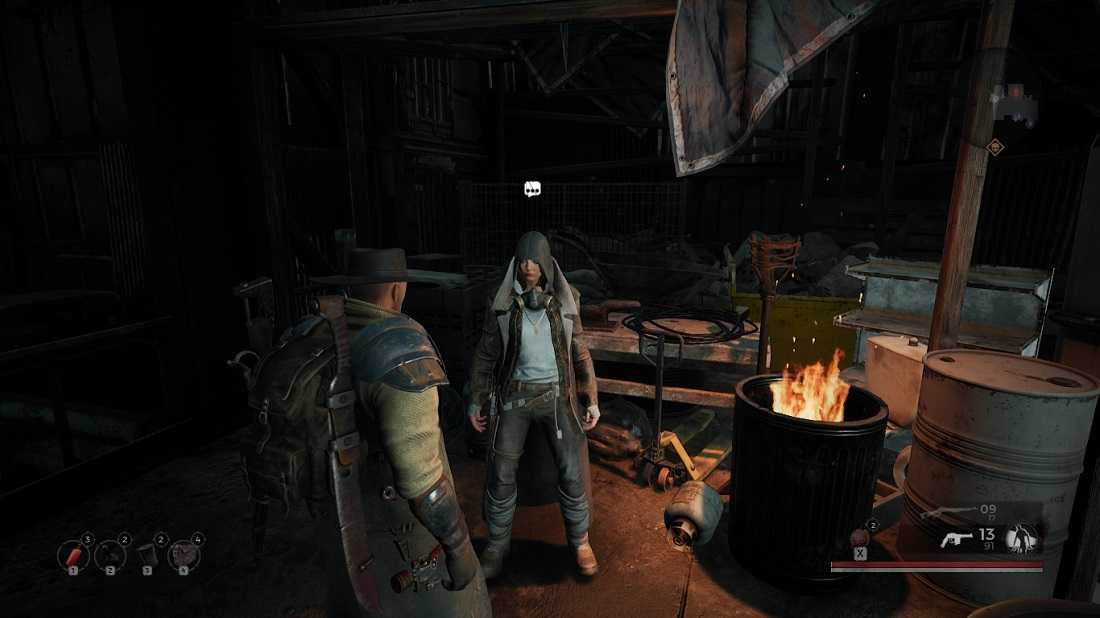Click the minimap in the top-right corner

pyautogui.click(x=1012, y=103)
